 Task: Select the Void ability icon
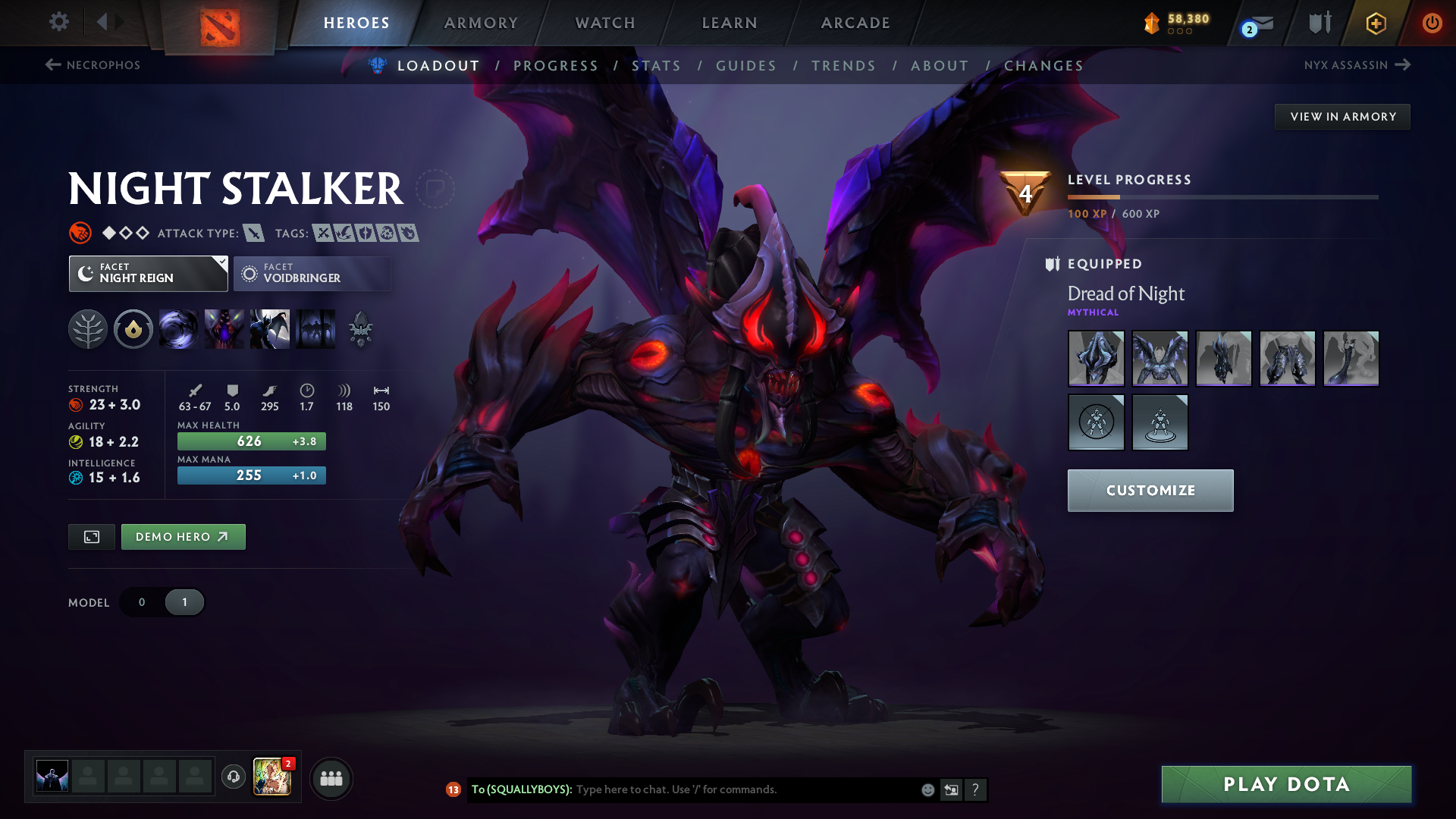(179, 329)
